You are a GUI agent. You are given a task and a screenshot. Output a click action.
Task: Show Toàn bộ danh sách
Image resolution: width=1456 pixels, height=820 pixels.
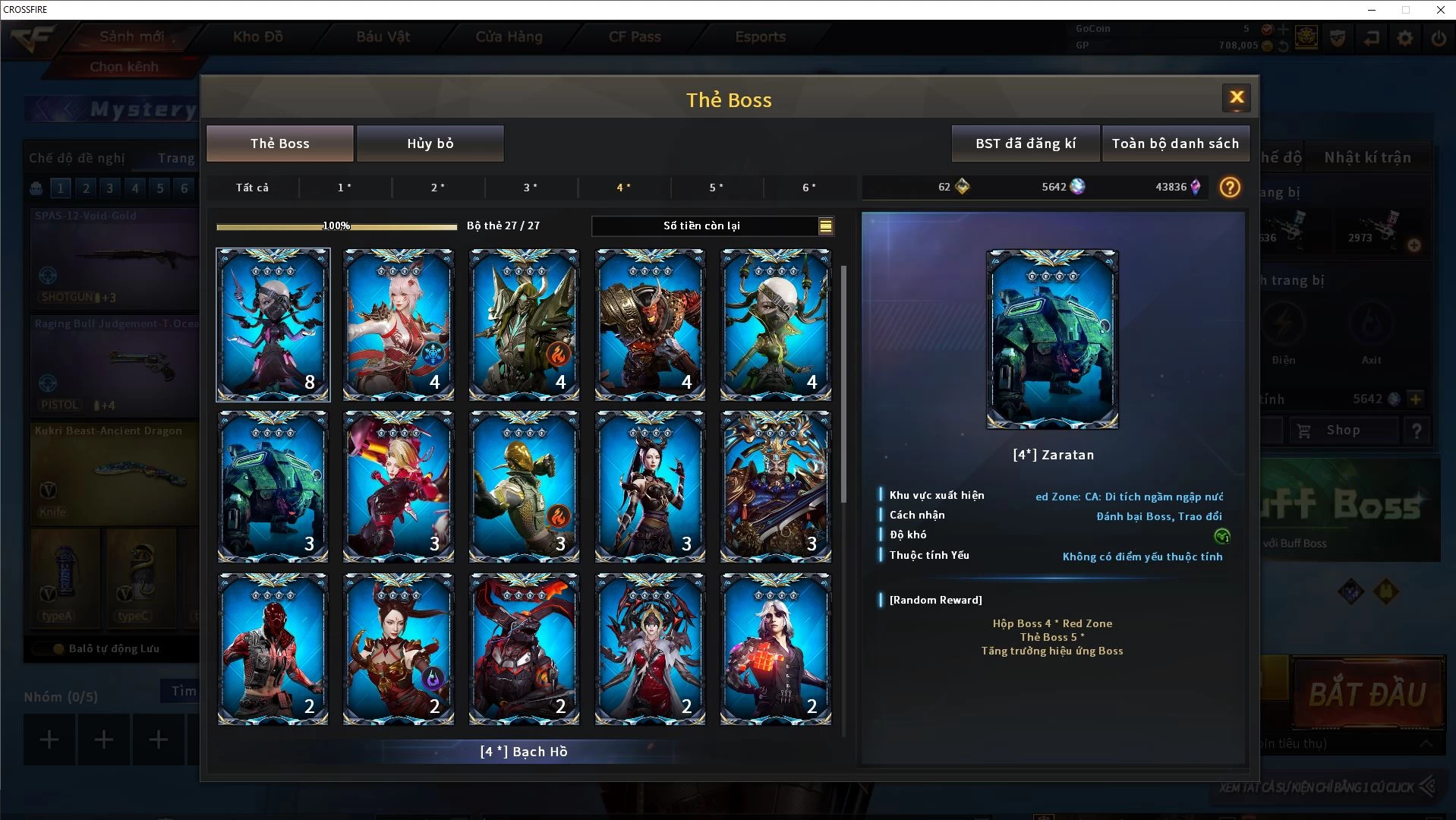pyautogui.click(x=1174, y=143)
